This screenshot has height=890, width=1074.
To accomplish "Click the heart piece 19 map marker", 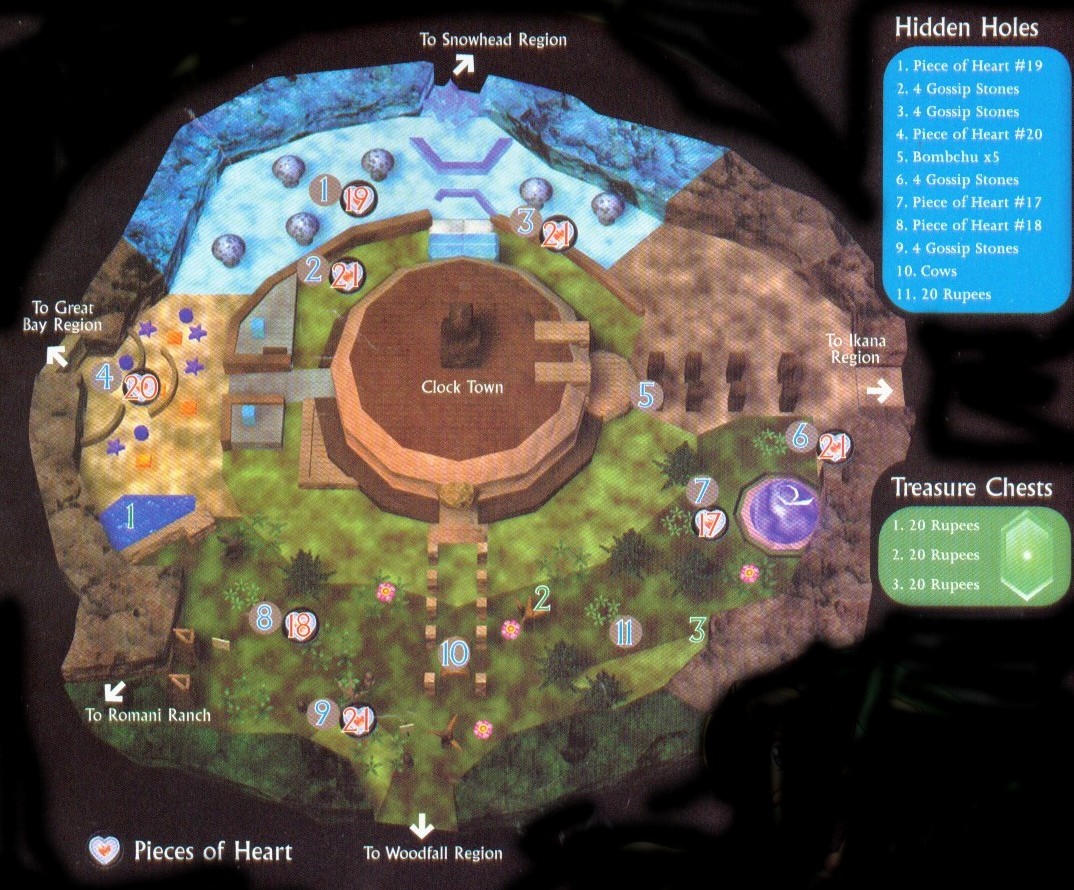I will [x=357, y=198].
